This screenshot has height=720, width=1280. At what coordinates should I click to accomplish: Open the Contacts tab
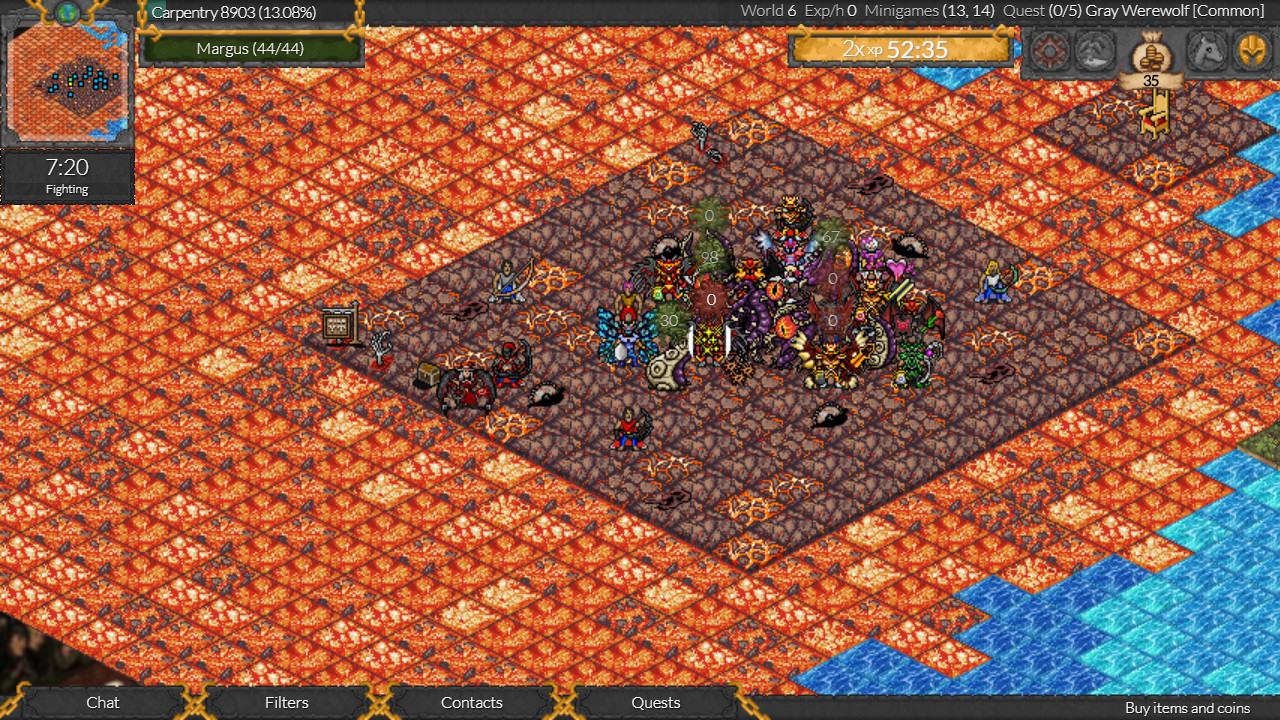pyautogui.click(x=471, y=703)
